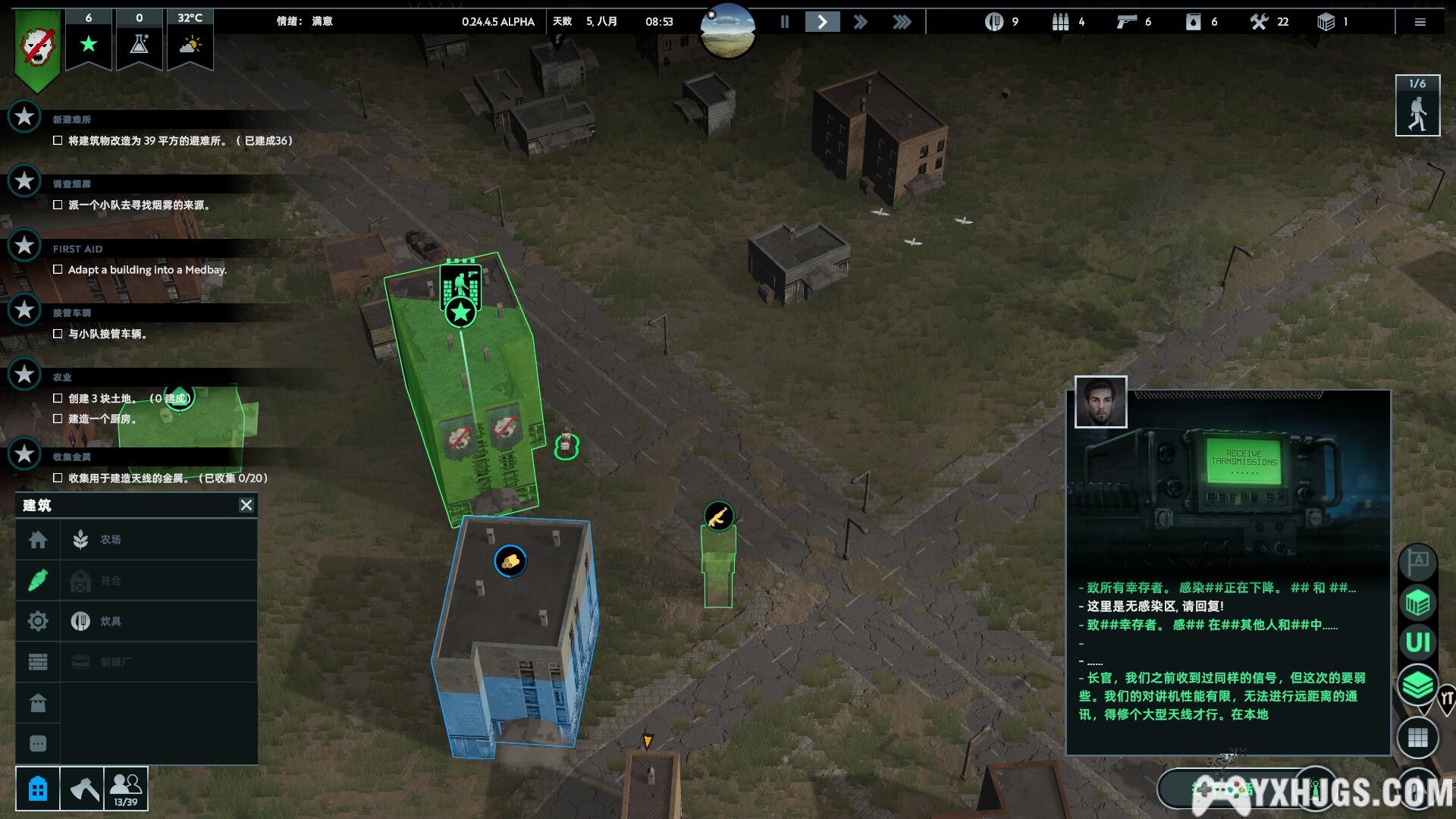Open the buildings menu button

coord(38,789)
